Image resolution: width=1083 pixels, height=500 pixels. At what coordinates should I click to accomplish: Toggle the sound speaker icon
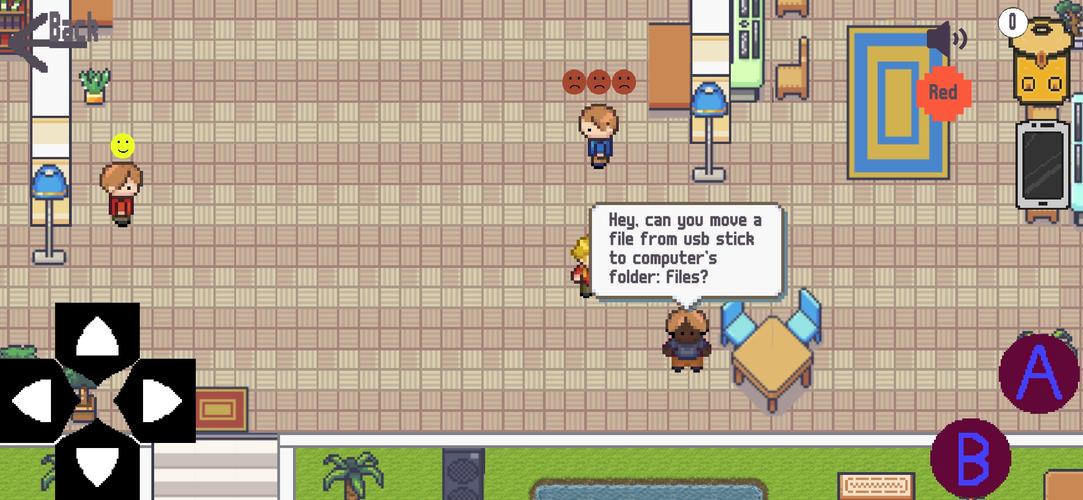pyautogui.click(x=945, y=40)
